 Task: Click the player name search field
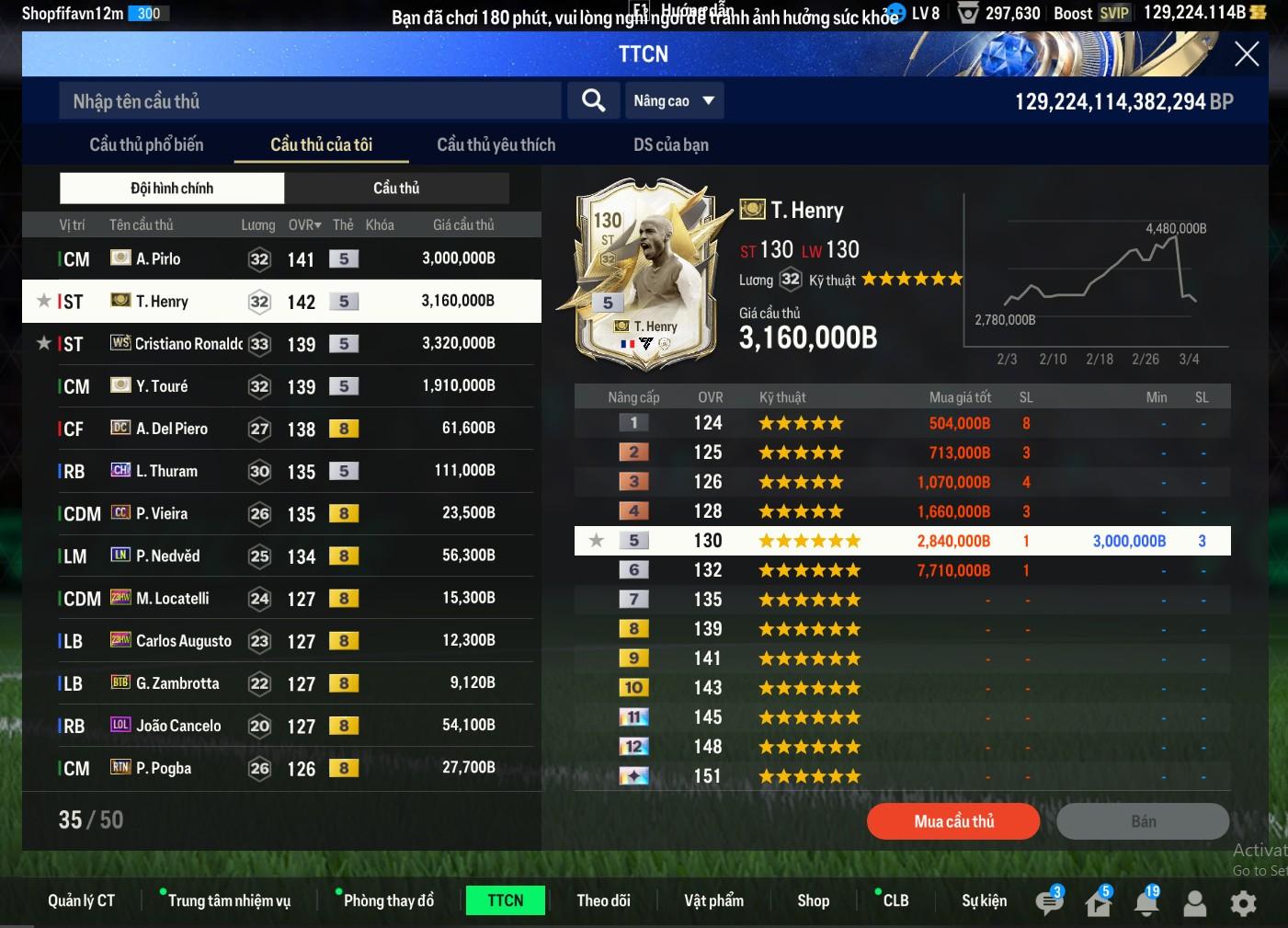[310, 101]
